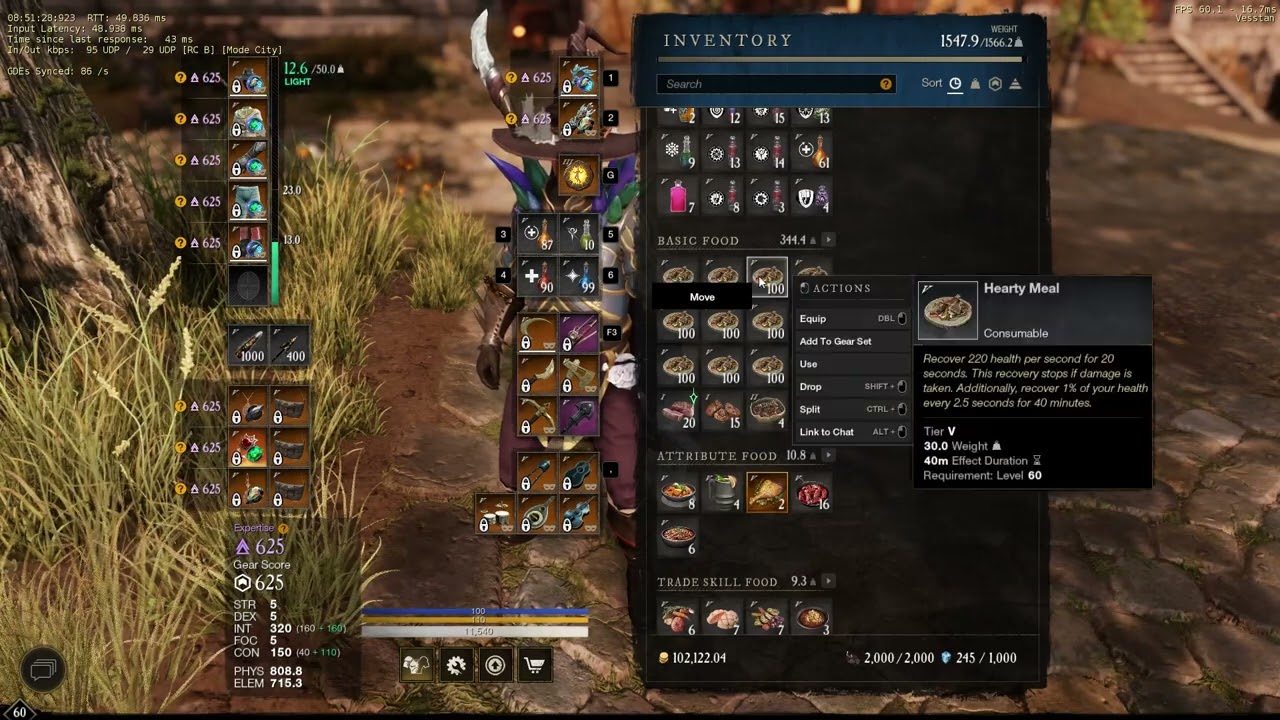Open the store shopping cart button

click(535, 665)
